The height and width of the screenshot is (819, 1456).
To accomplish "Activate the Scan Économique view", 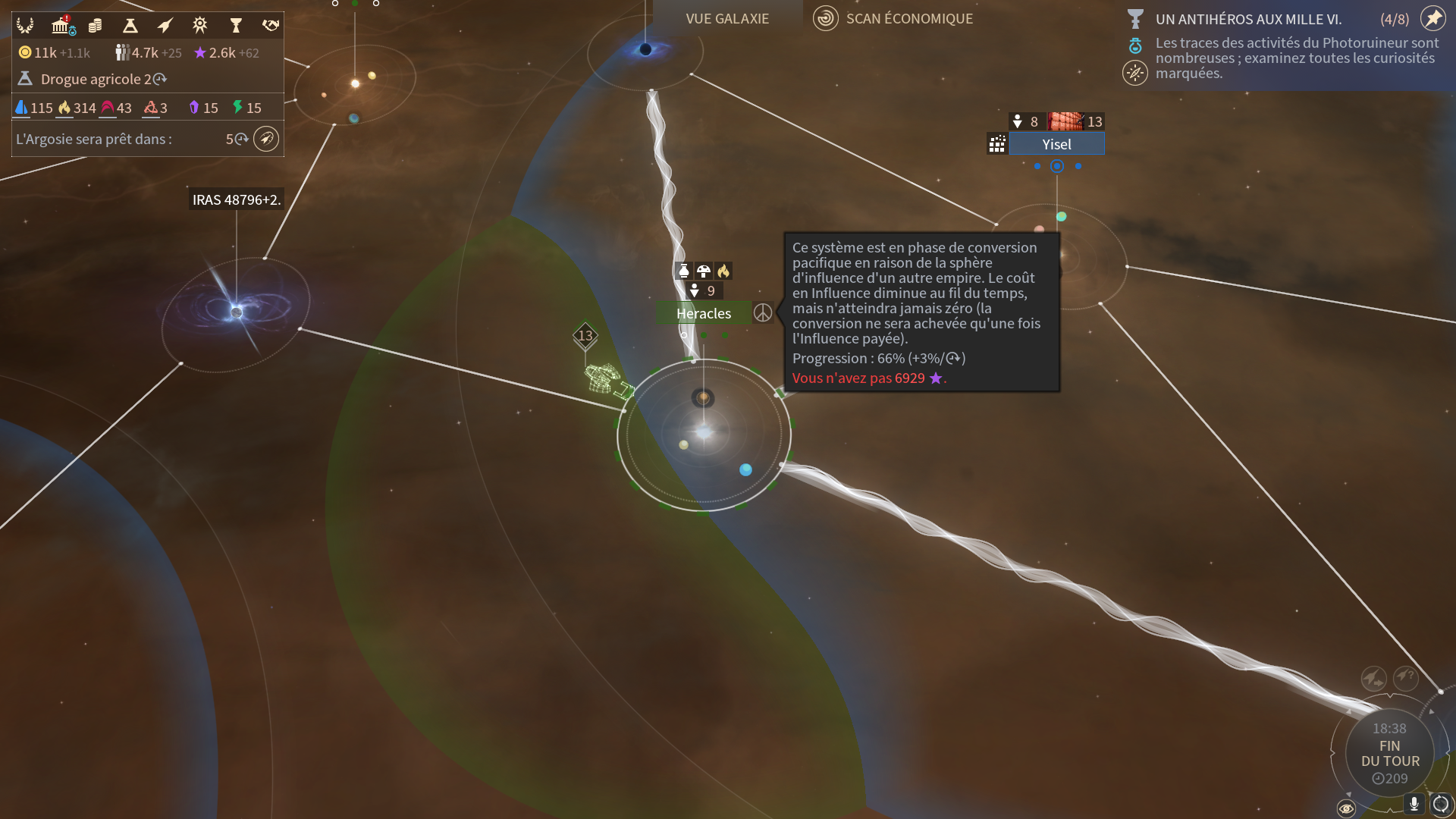I will click(895, 18).
